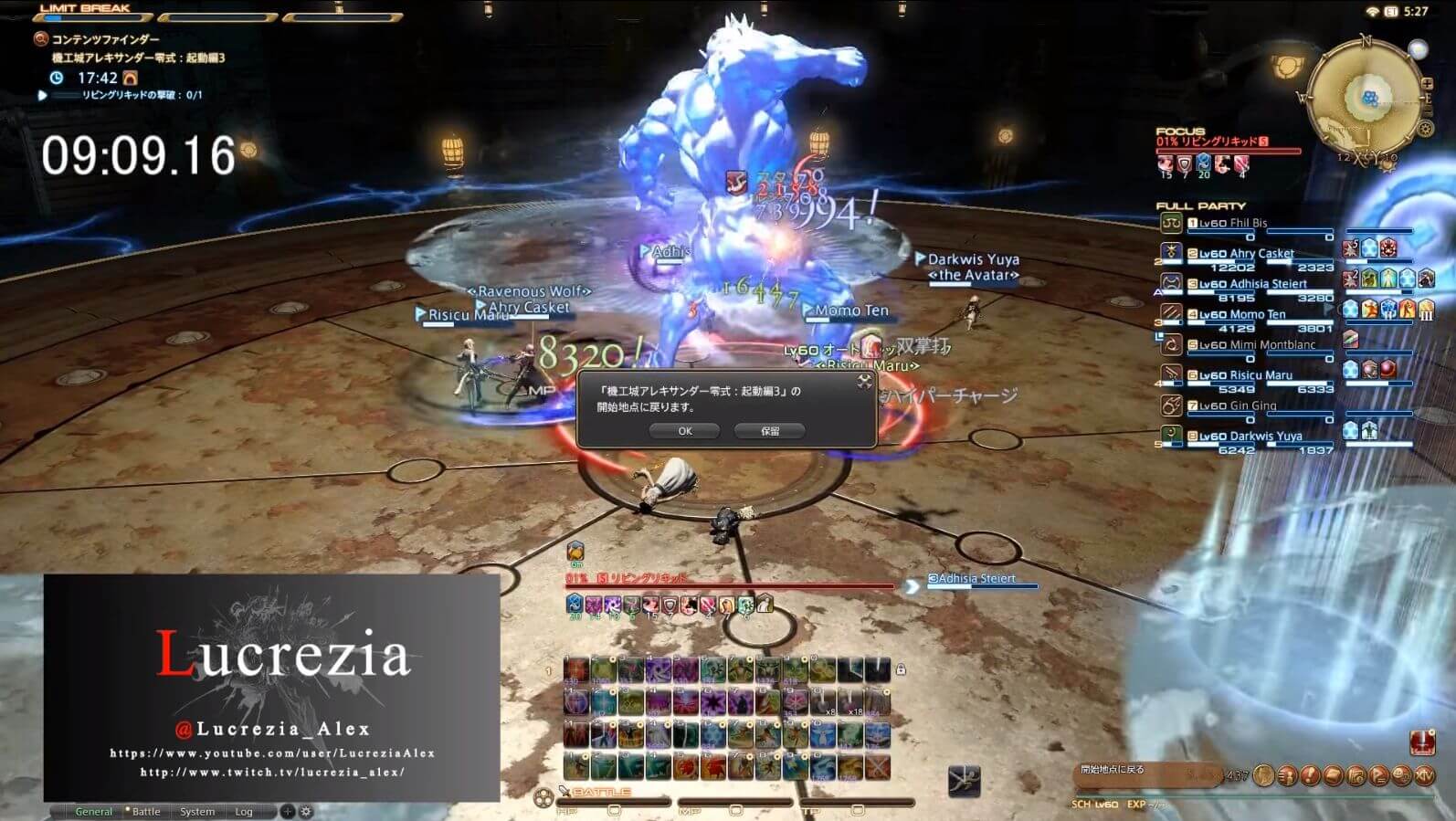Click the circular minimap
The height and width of the screenshot is (821, 1456).
1367,100
